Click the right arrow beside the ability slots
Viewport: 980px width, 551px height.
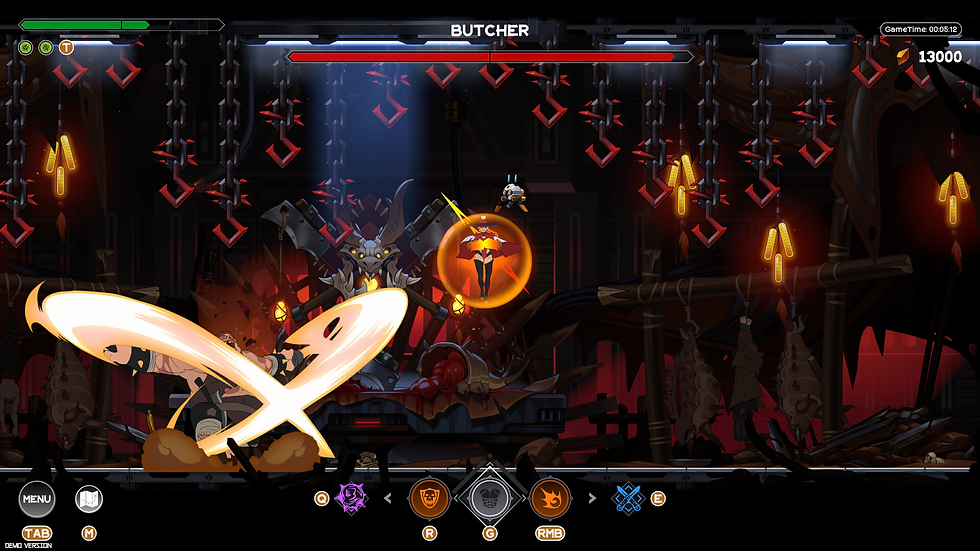point(591,498)
